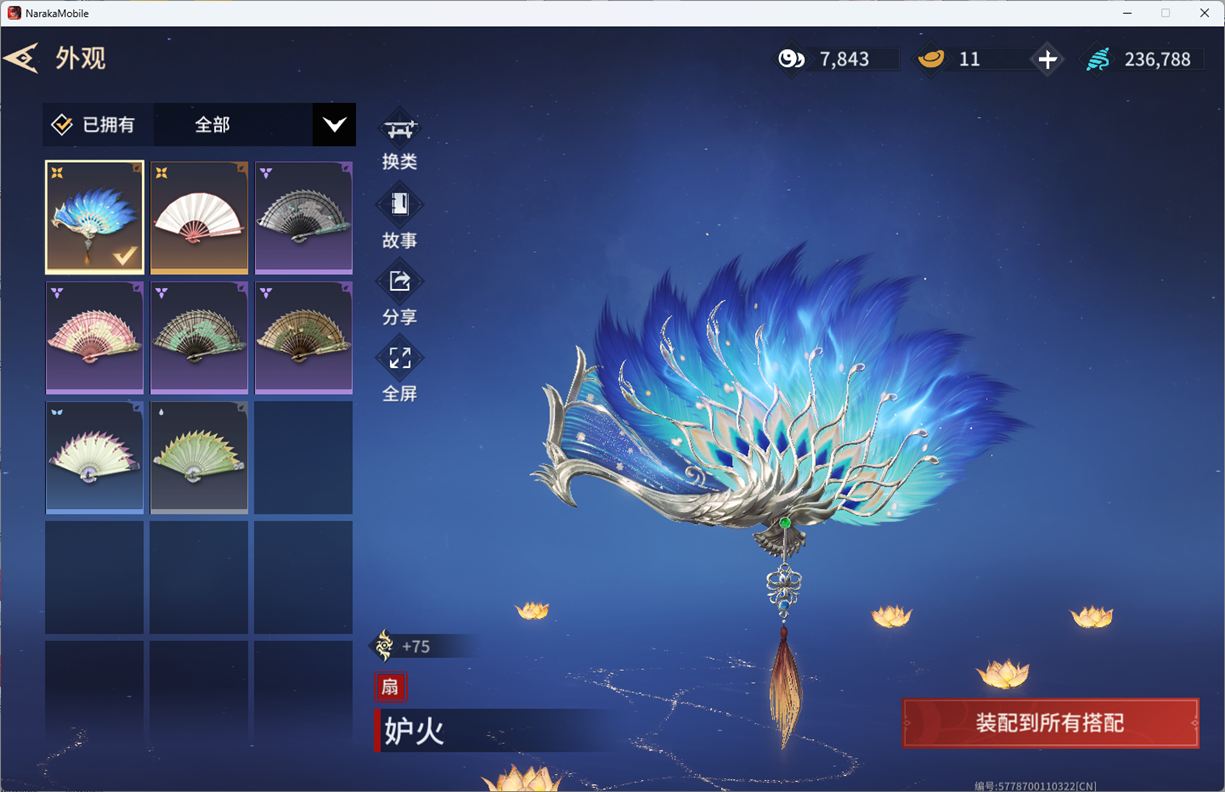Minimize the NarakaMobile window
The image size is (1225, 792).
click(x=1124, y=13)
